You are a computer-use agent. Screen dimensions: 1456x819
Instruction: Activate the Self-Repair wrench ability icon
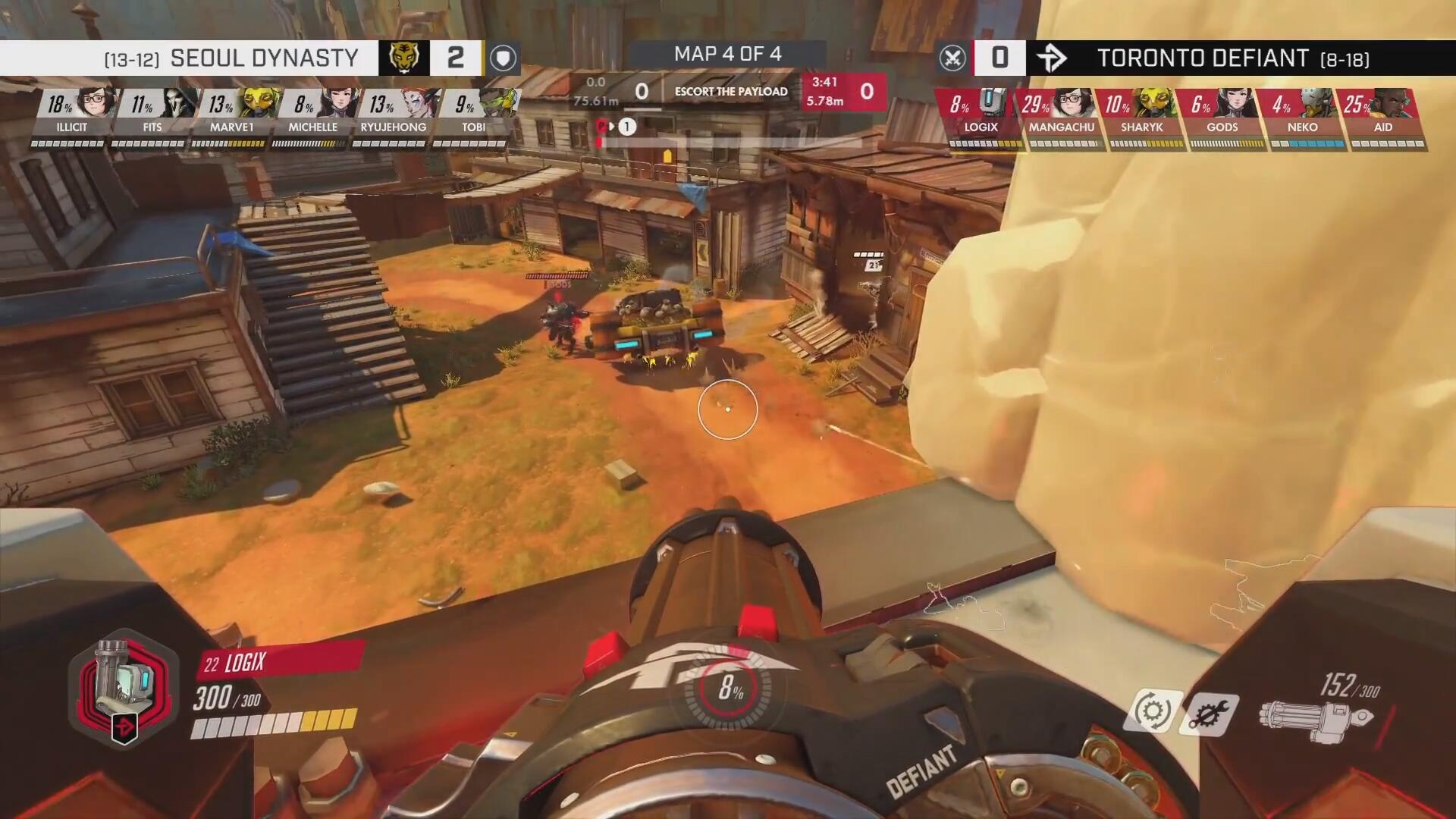click(x=1210, y=714)
